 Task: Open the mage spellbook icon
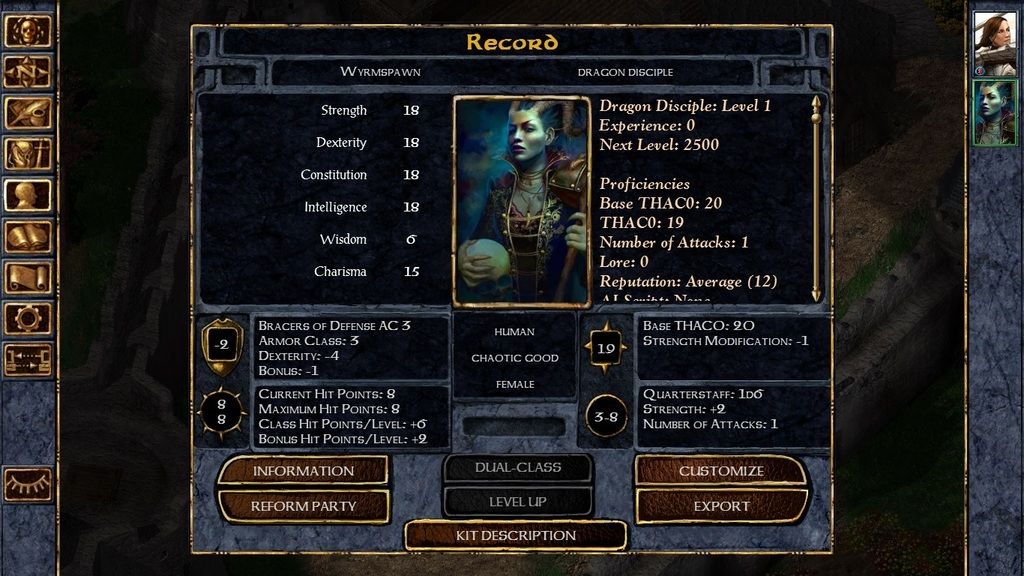tap(28, 236)
